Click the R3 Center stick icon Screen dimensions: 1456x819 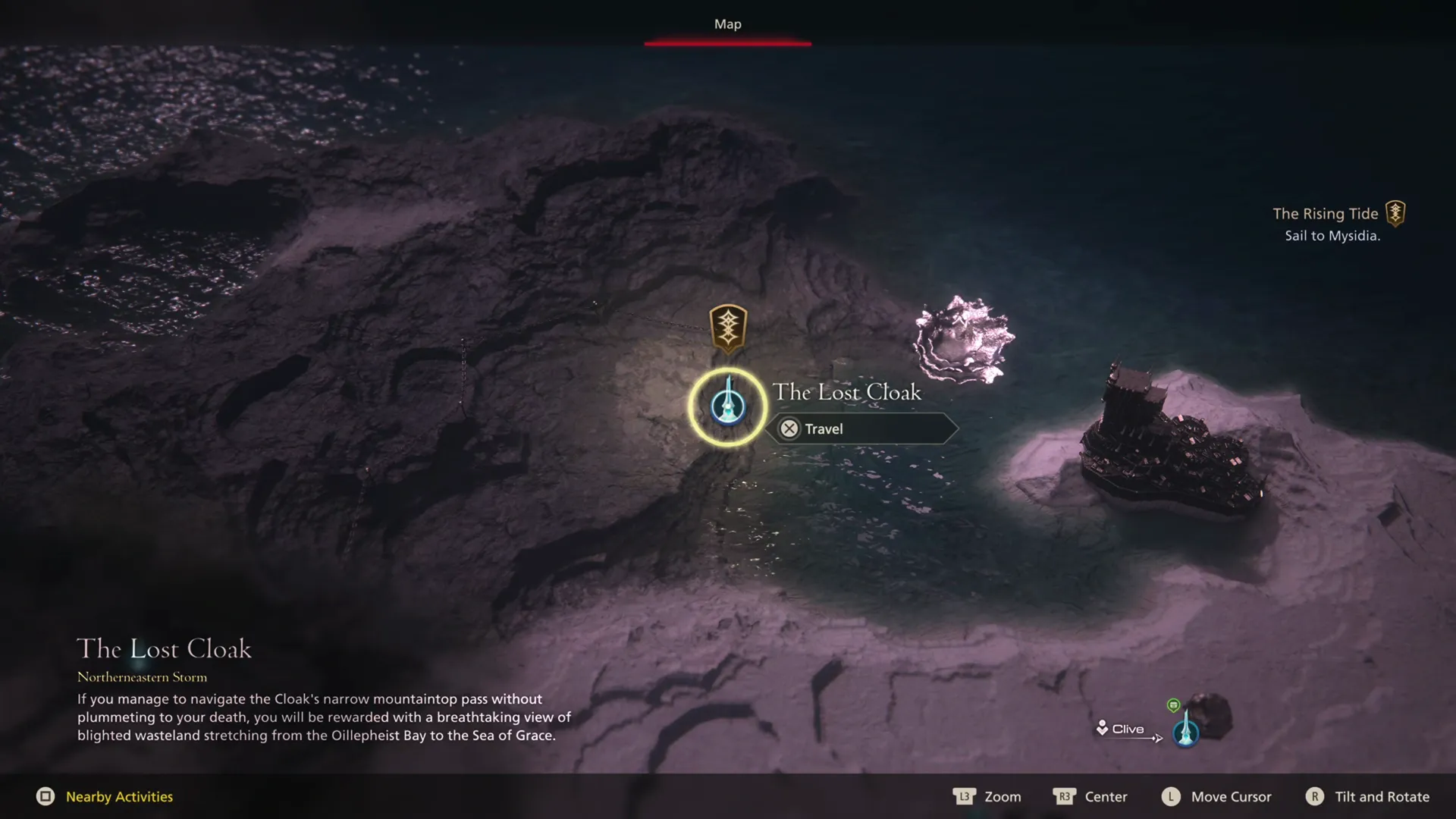1065,797
